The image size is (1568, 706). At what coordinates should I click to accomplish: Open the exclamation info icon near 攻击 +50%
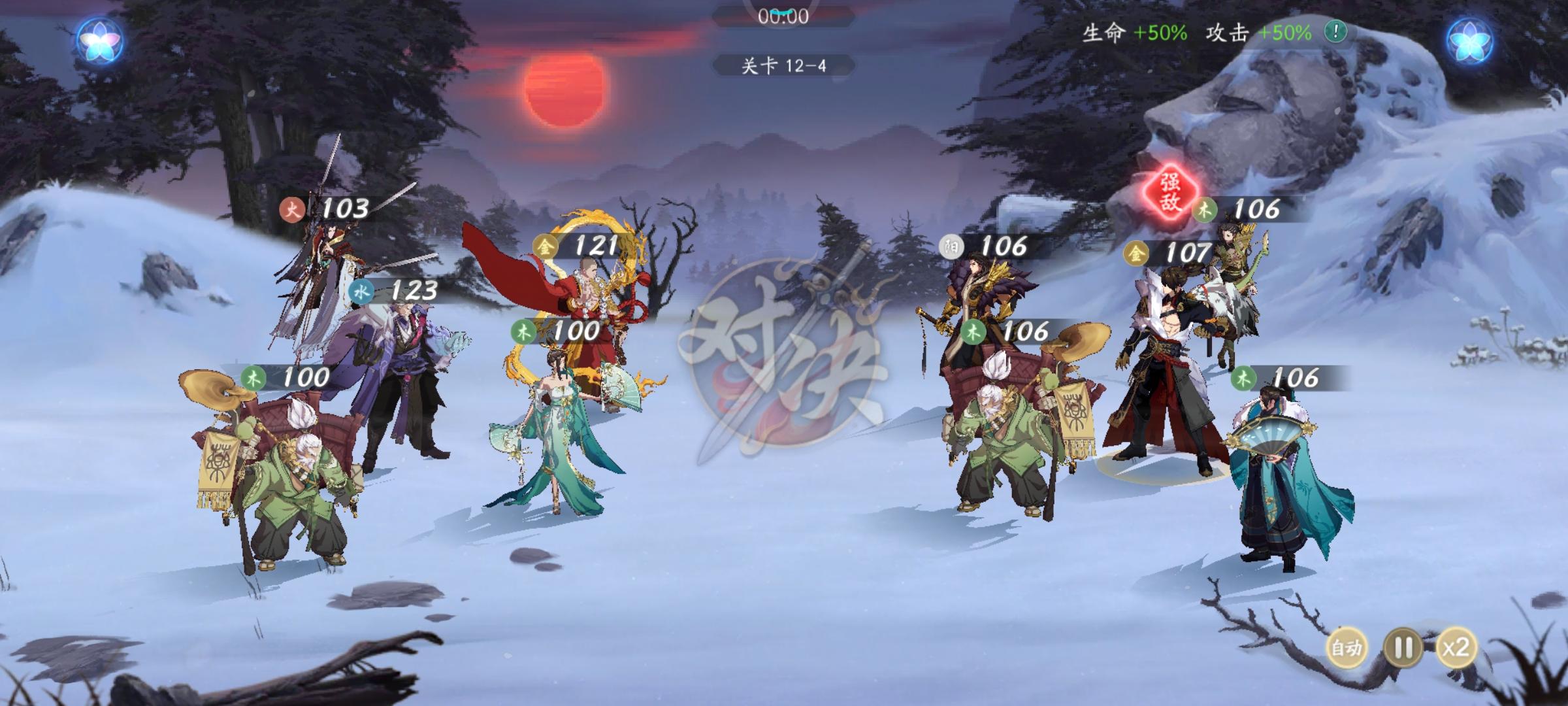[1335, 31]
